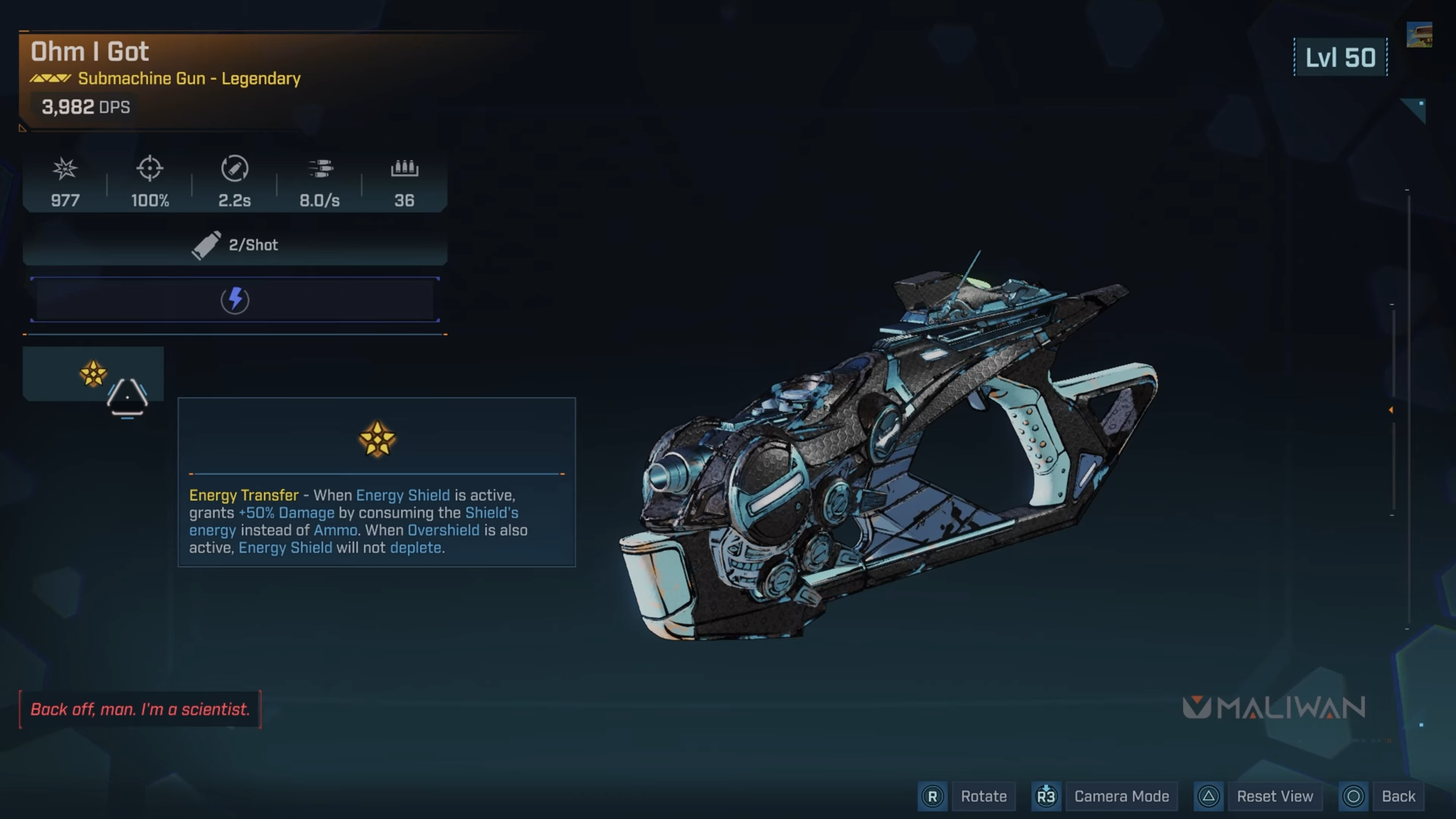The width and height of the screenshot is (1456, 819).
Task: Select the shock element lightning icon
Action: pyautogui.click(x=235, y=300)
